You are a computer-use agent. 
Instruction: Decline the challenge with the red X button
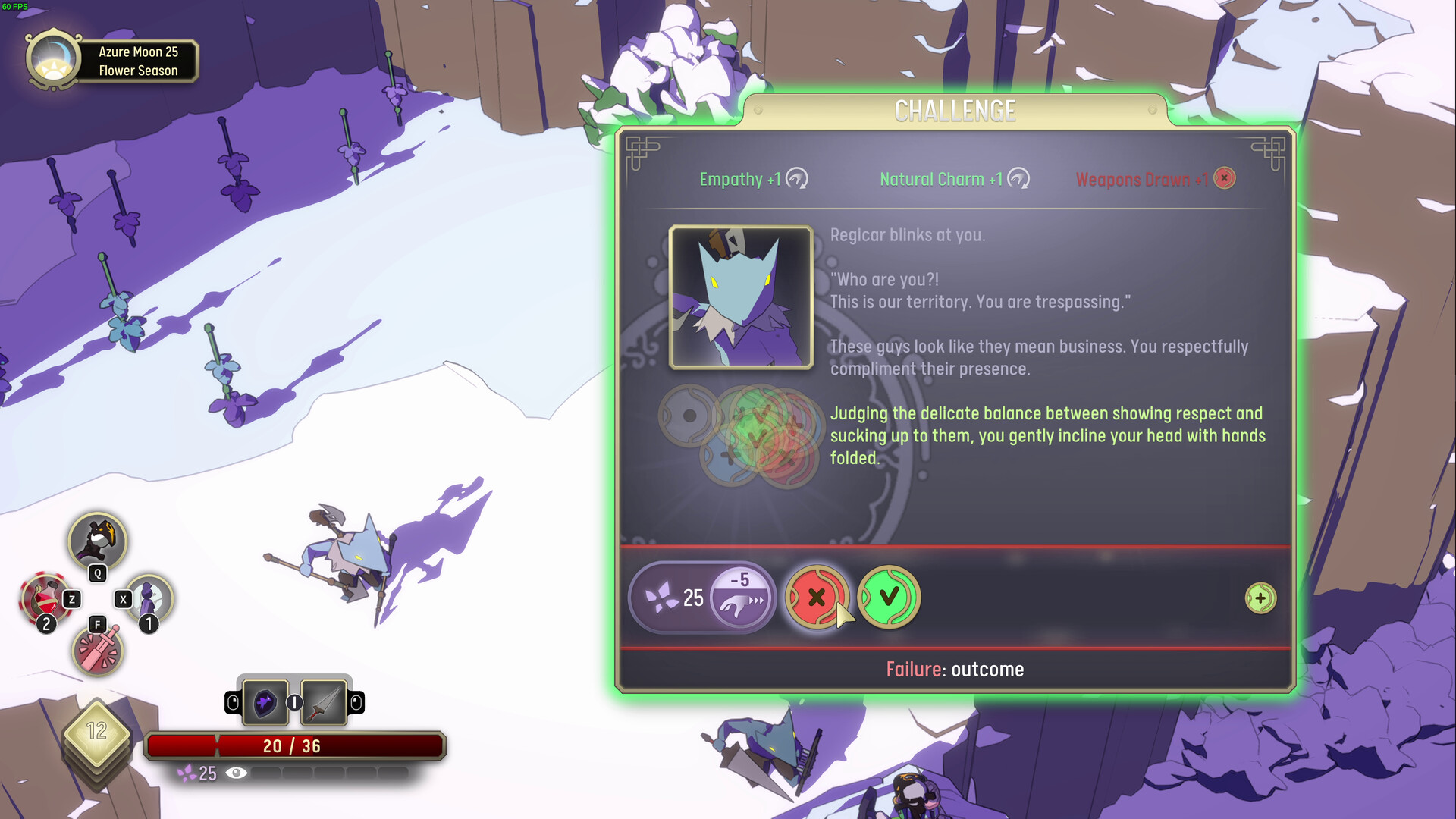(x=818, y=598)
